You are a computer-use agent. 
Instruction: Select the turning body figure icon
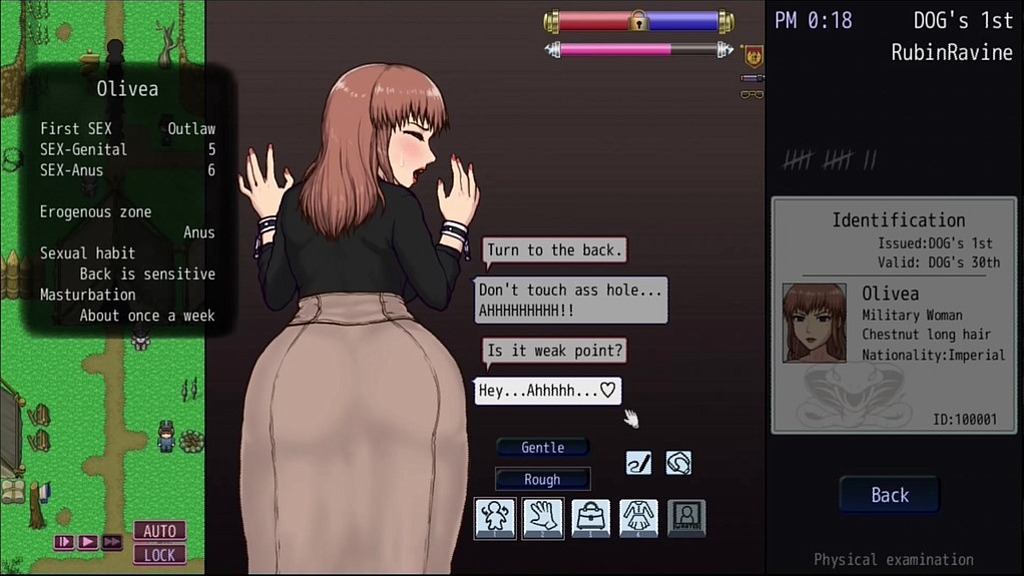[494, 518]
